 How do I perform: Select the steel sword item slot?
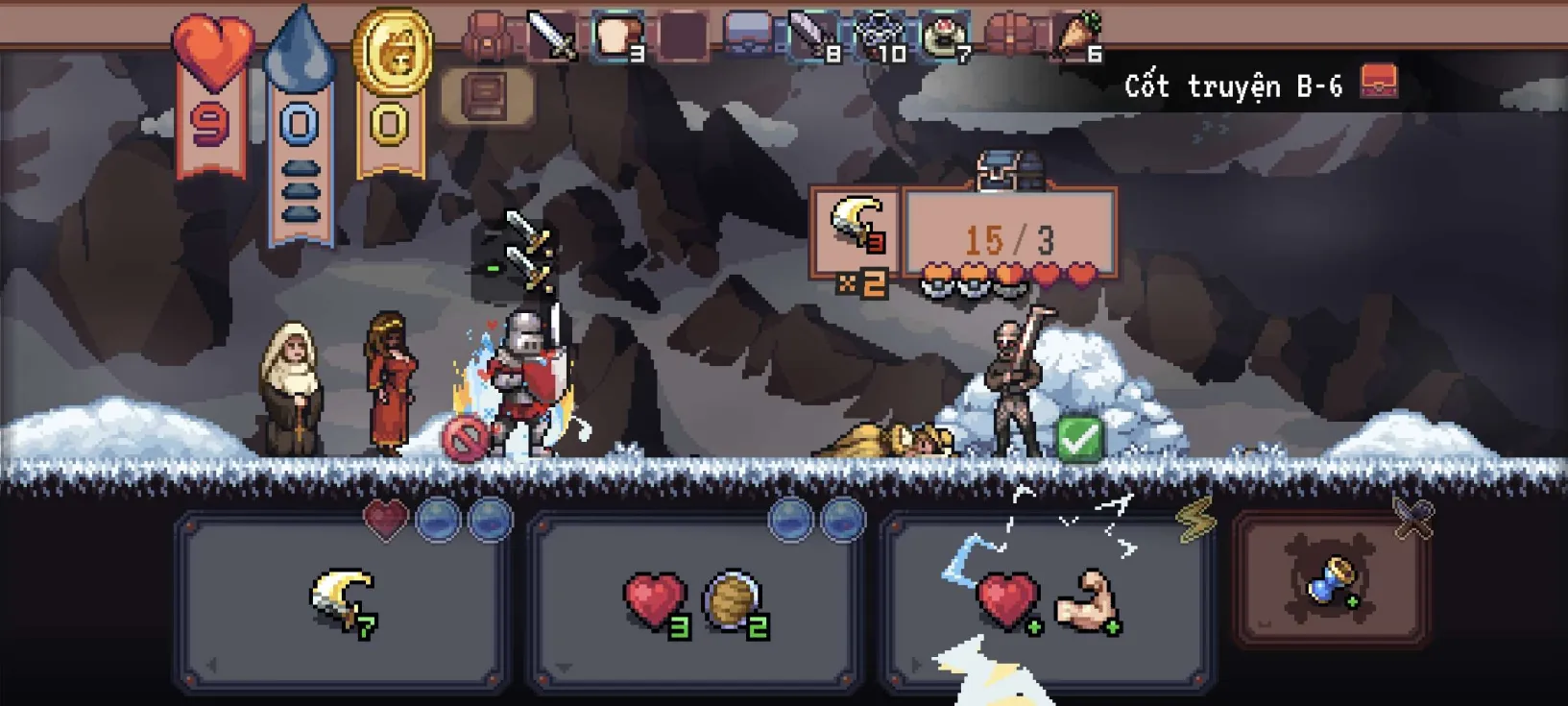(552, 37)
